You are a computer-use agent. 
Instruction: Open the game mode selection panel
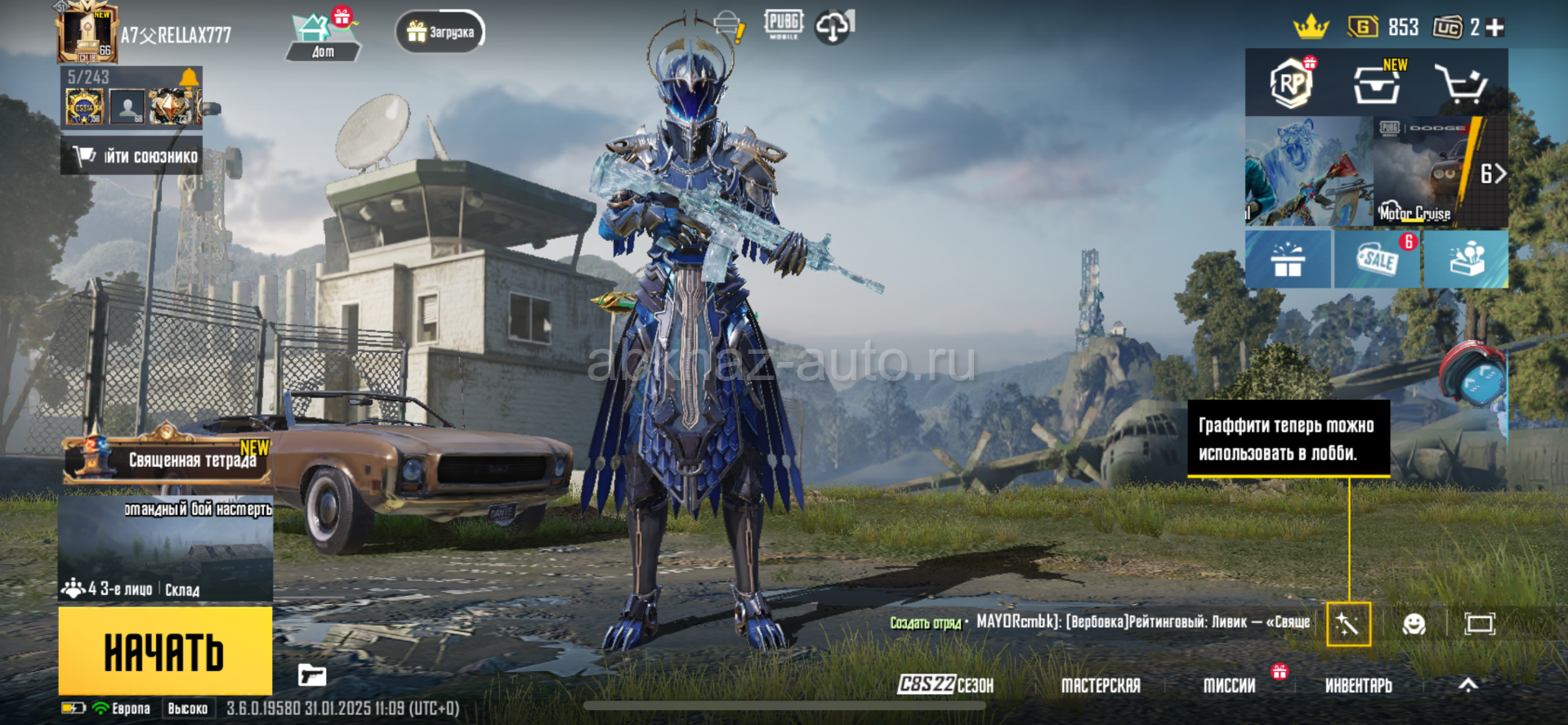click(x=165, y=549)
